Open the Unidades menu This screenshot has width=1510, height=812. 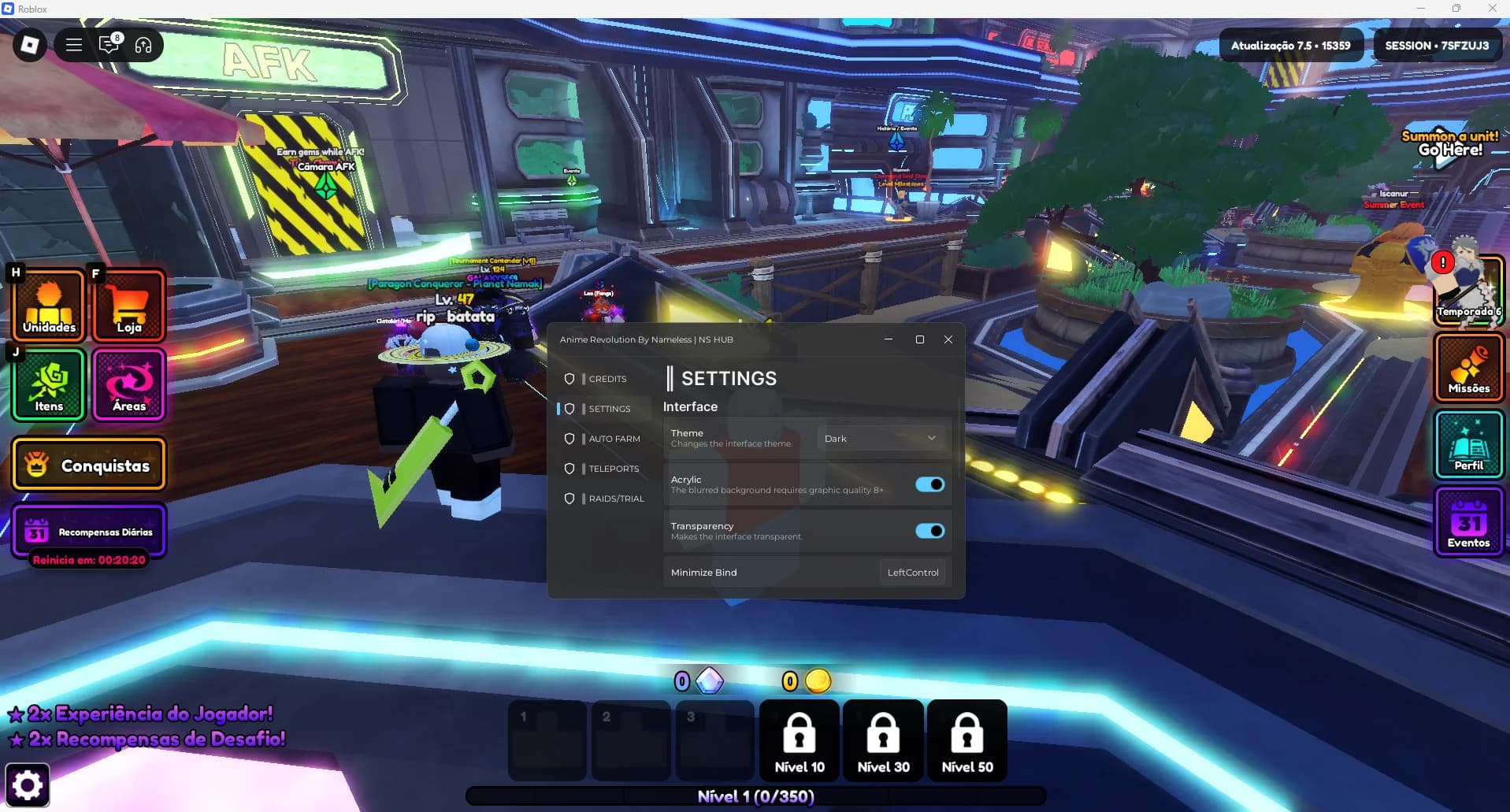coord(49,306)
